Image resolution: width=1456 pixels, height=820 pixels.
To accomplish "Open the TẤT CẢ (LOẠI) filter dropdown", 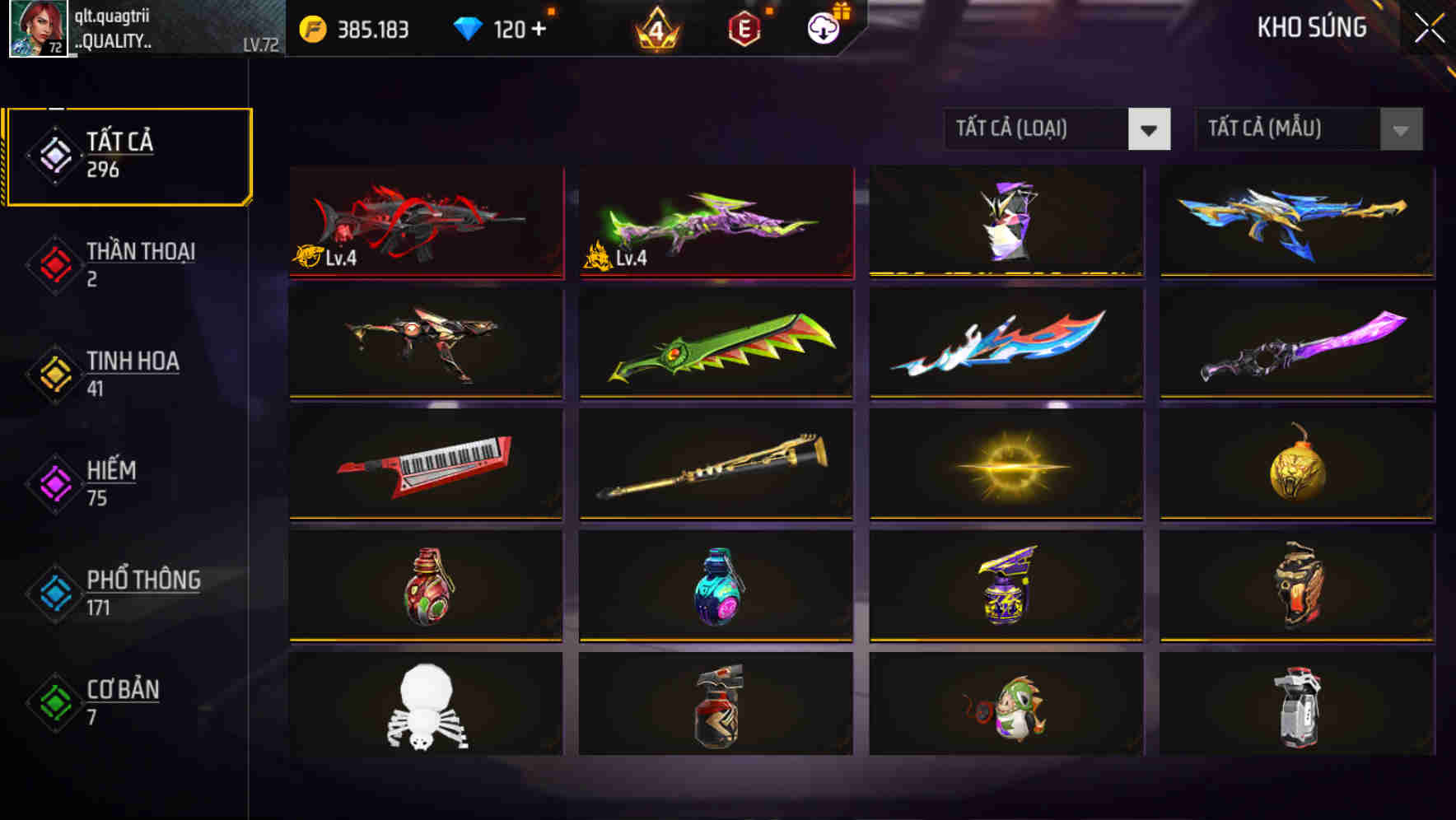I will [x=1058, y=129].
